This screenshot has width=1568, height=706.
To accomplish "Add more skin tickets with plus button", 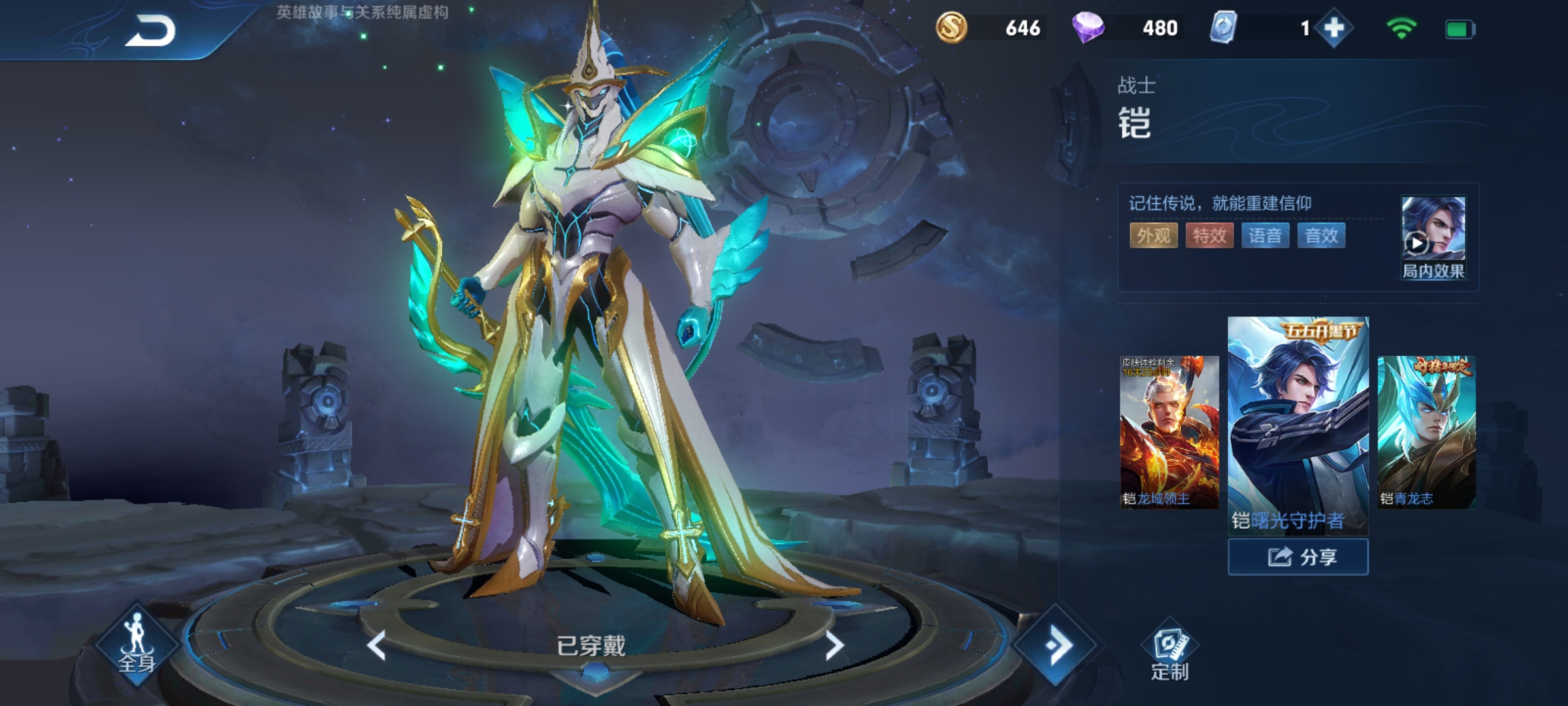I will 1333,28.
